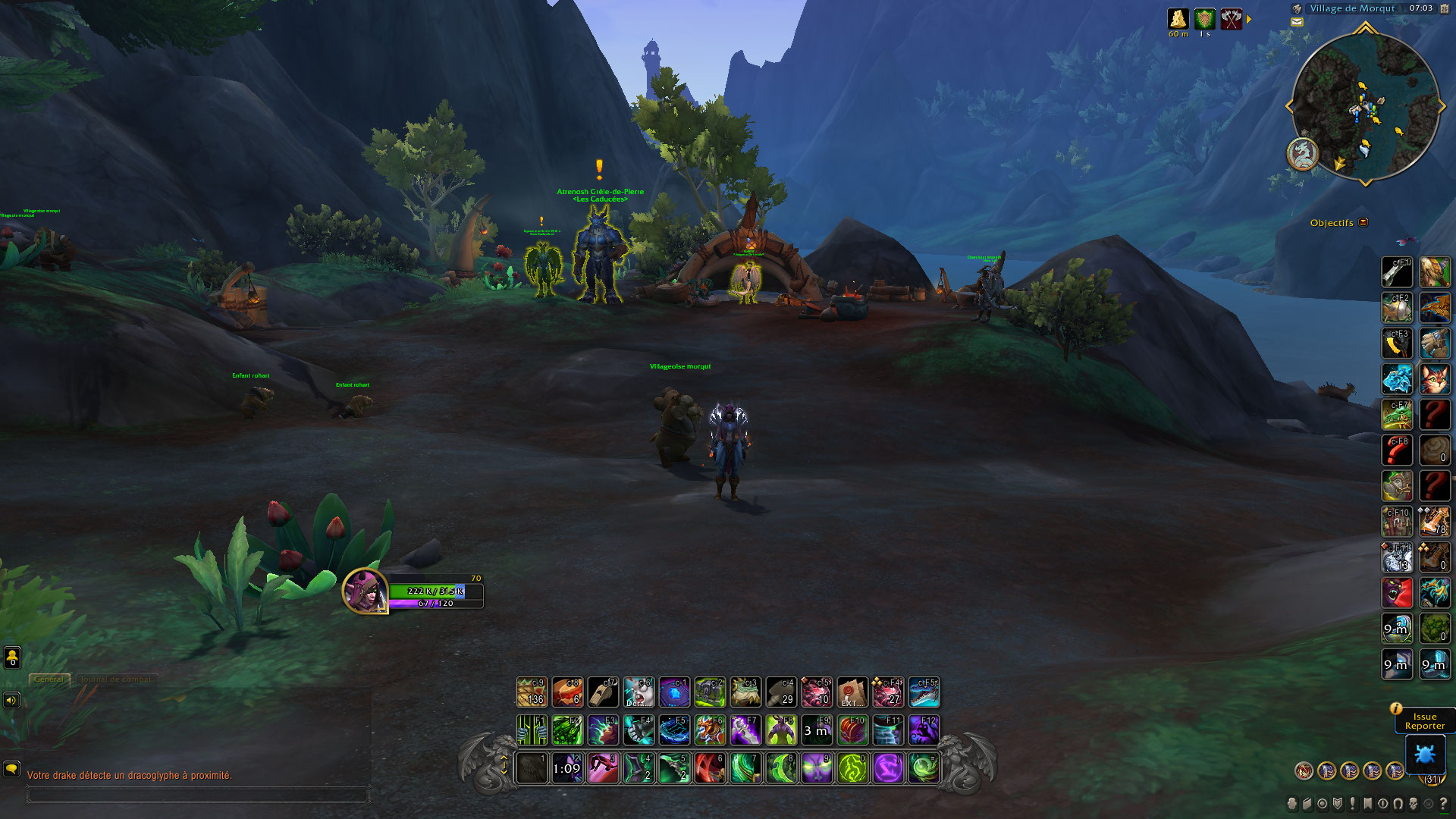
Task: Open the Dragonflight dragon emblem button
Action: 1303,154
